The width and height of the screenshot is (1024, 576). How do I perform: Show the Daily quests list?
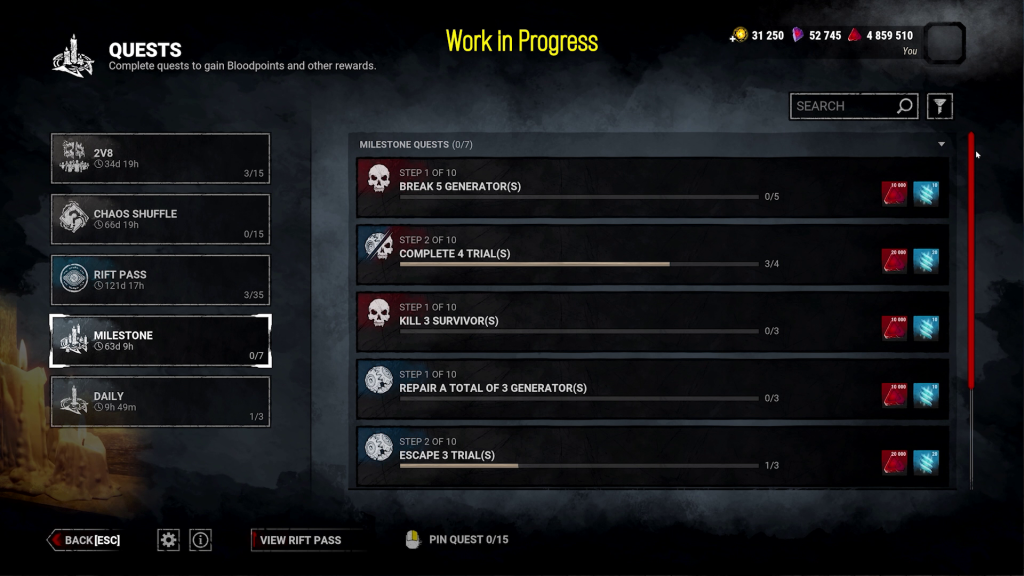(160, 402)
